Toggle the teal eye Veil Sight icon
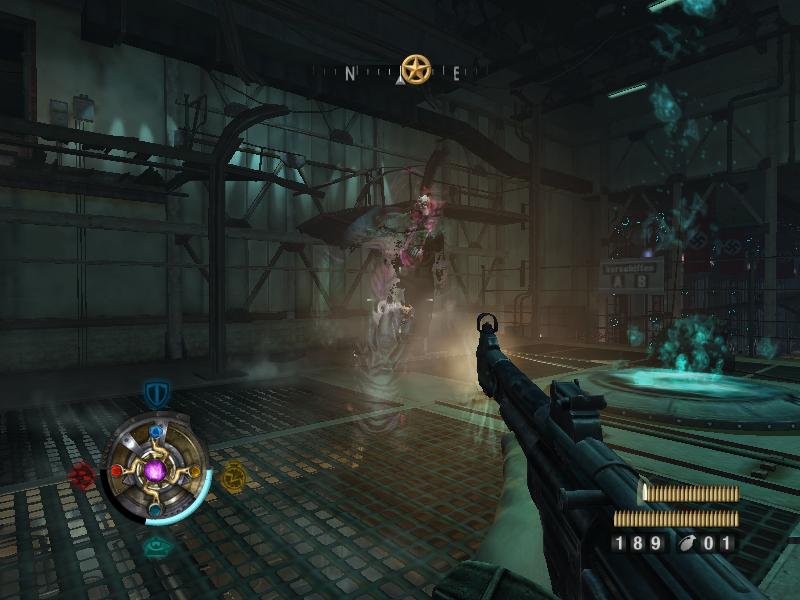 tap(156, 546)
